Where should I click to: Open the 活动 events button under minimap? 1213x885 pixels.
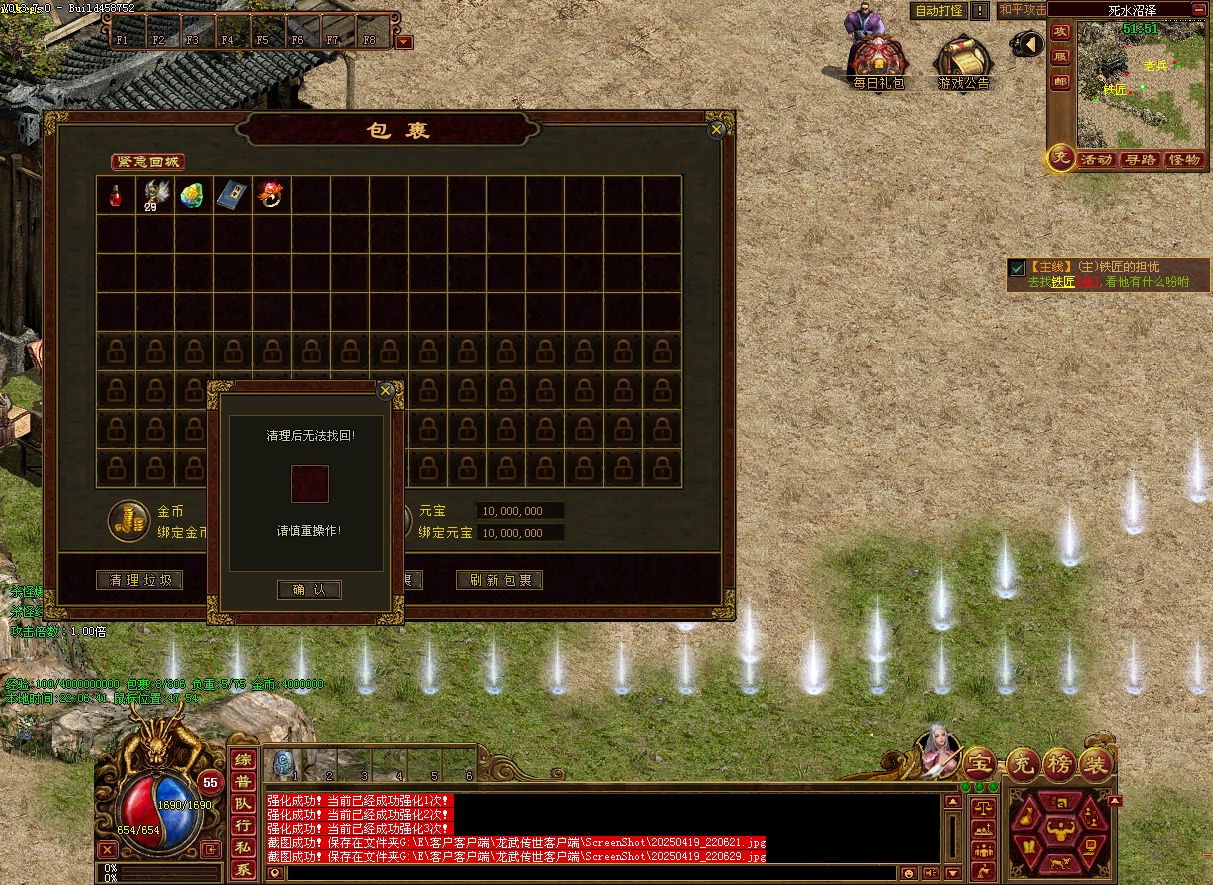point(1096,160)
